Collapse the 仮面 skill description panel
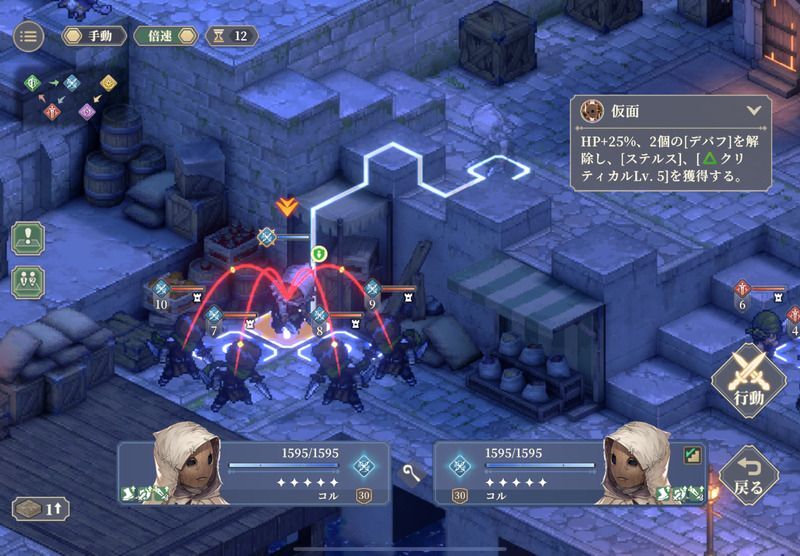The image size is (800, 556). point(754,111)
